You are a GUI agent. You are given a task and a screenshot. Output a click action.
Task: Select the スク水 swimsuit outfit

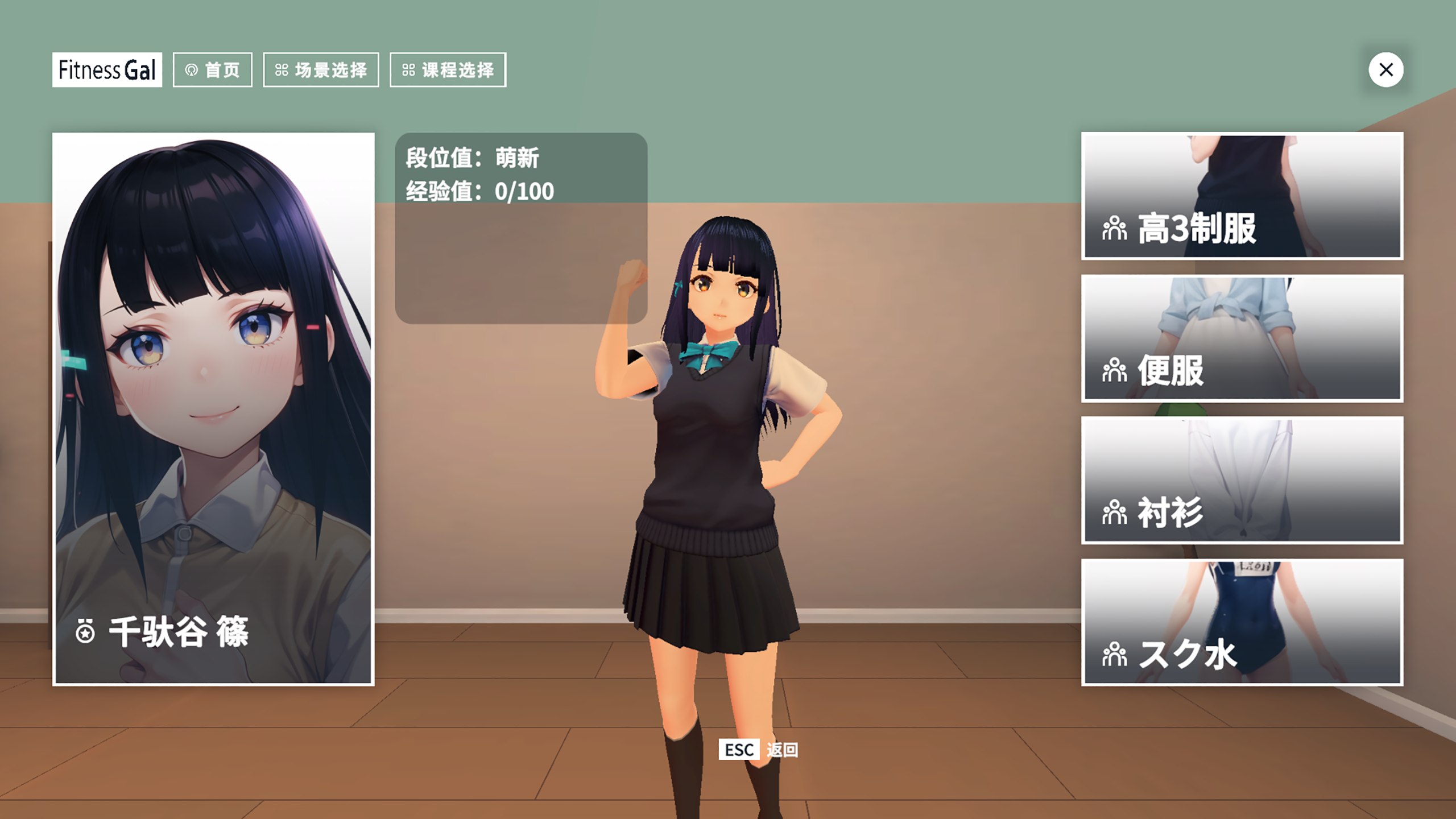click(1242, 622)
